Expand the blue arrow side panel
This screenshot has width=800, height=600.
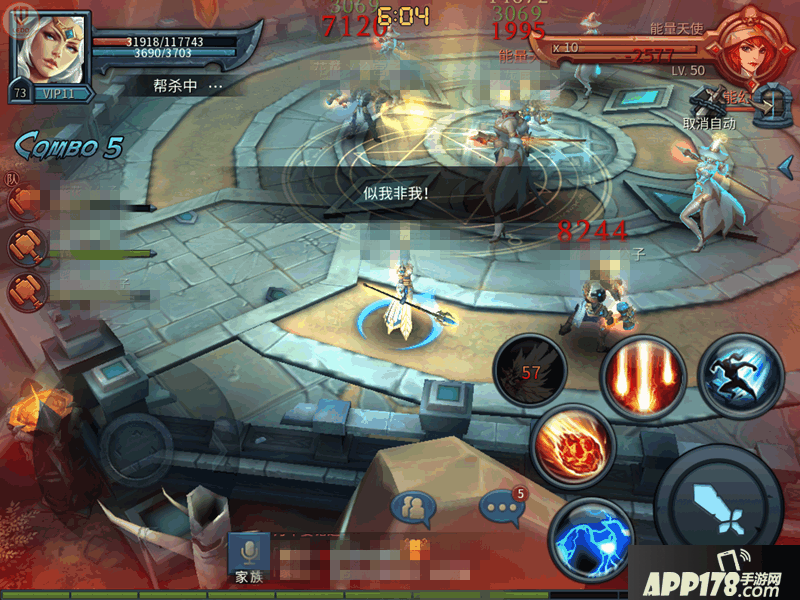[x=786, y=164]
